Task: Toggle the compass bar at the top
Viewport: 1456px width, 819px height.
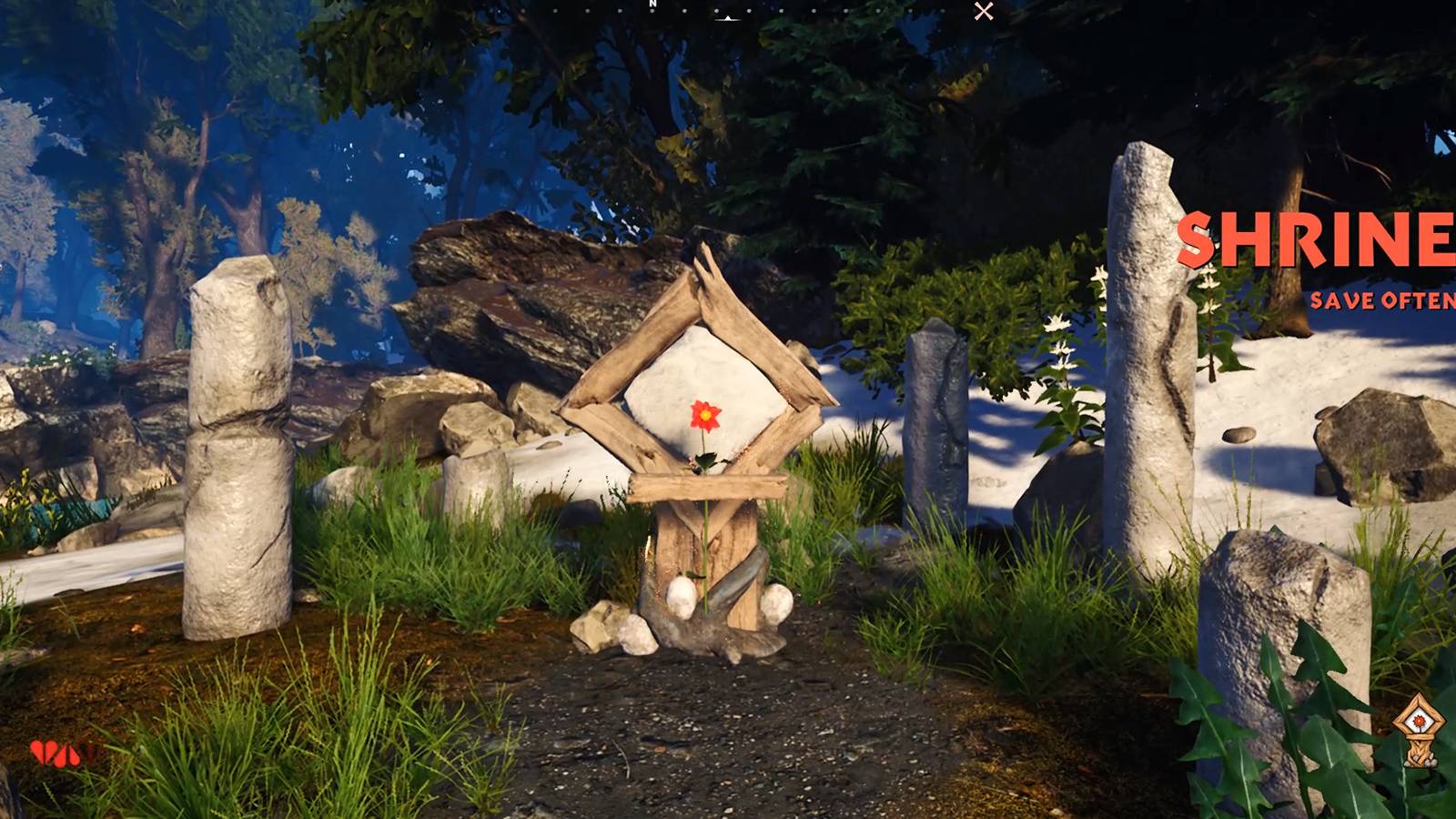Action: (x=728, y=11)
